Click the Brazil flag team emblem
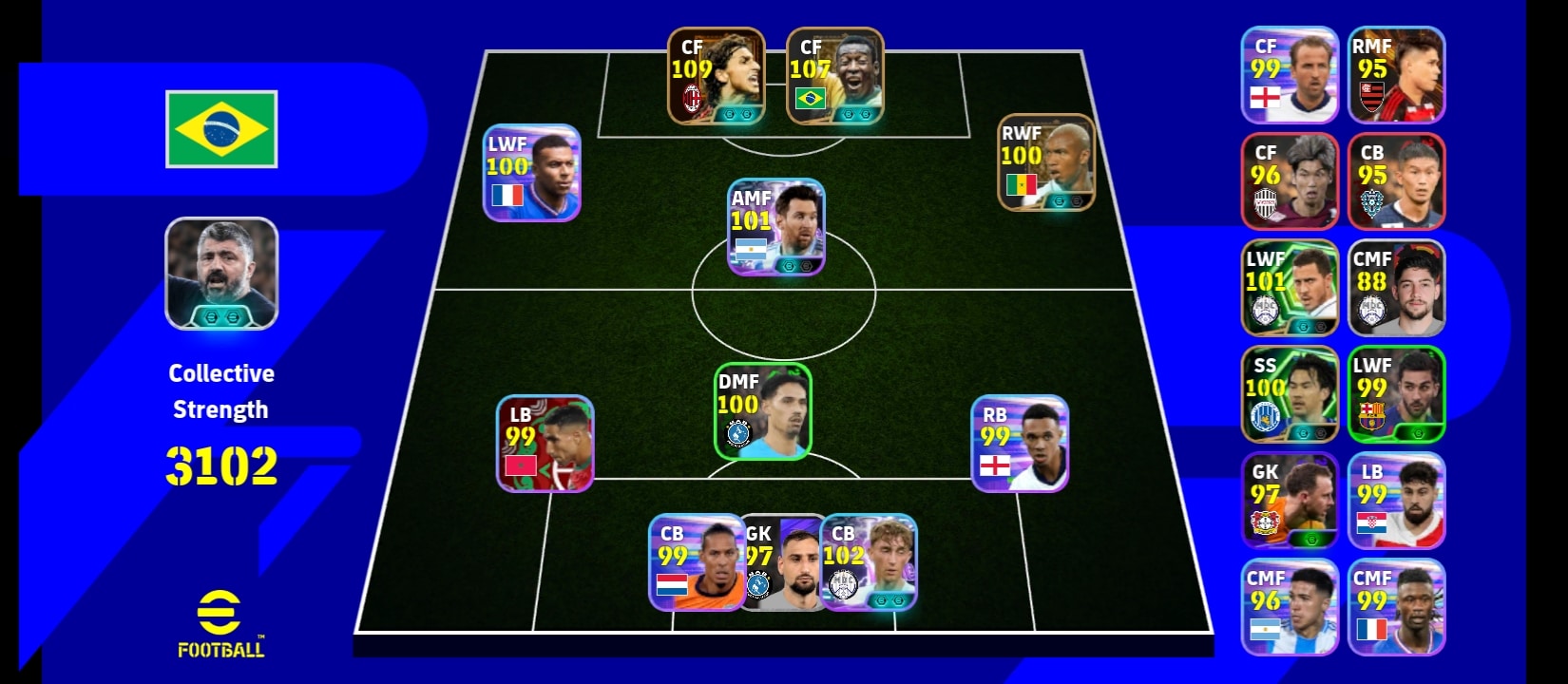Image resolution: width=1568 pixels, height=684 pixels. [x=221, y=129]
